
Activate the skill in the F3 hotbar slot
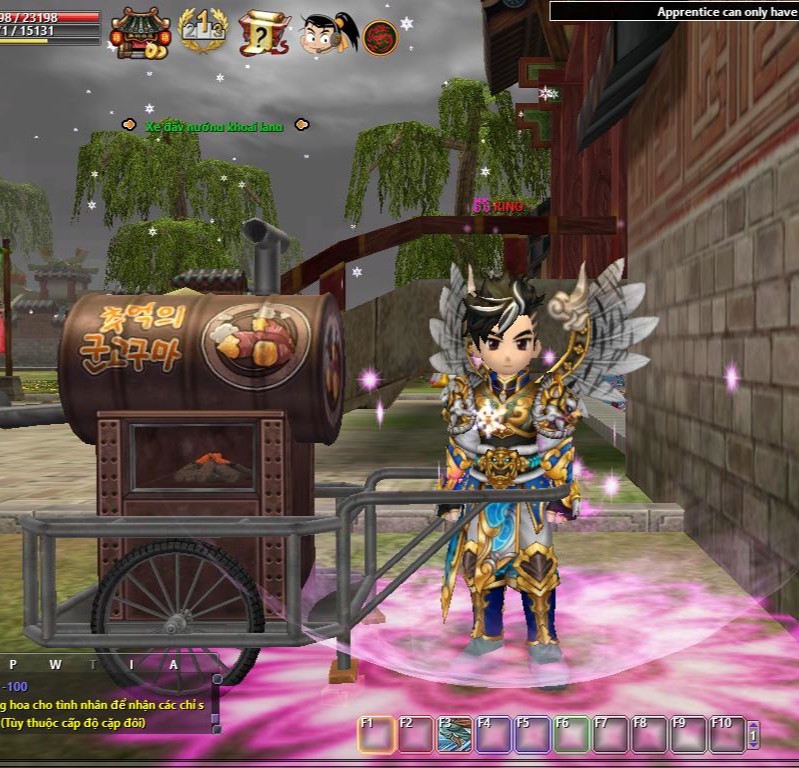[x=455, y=735]
